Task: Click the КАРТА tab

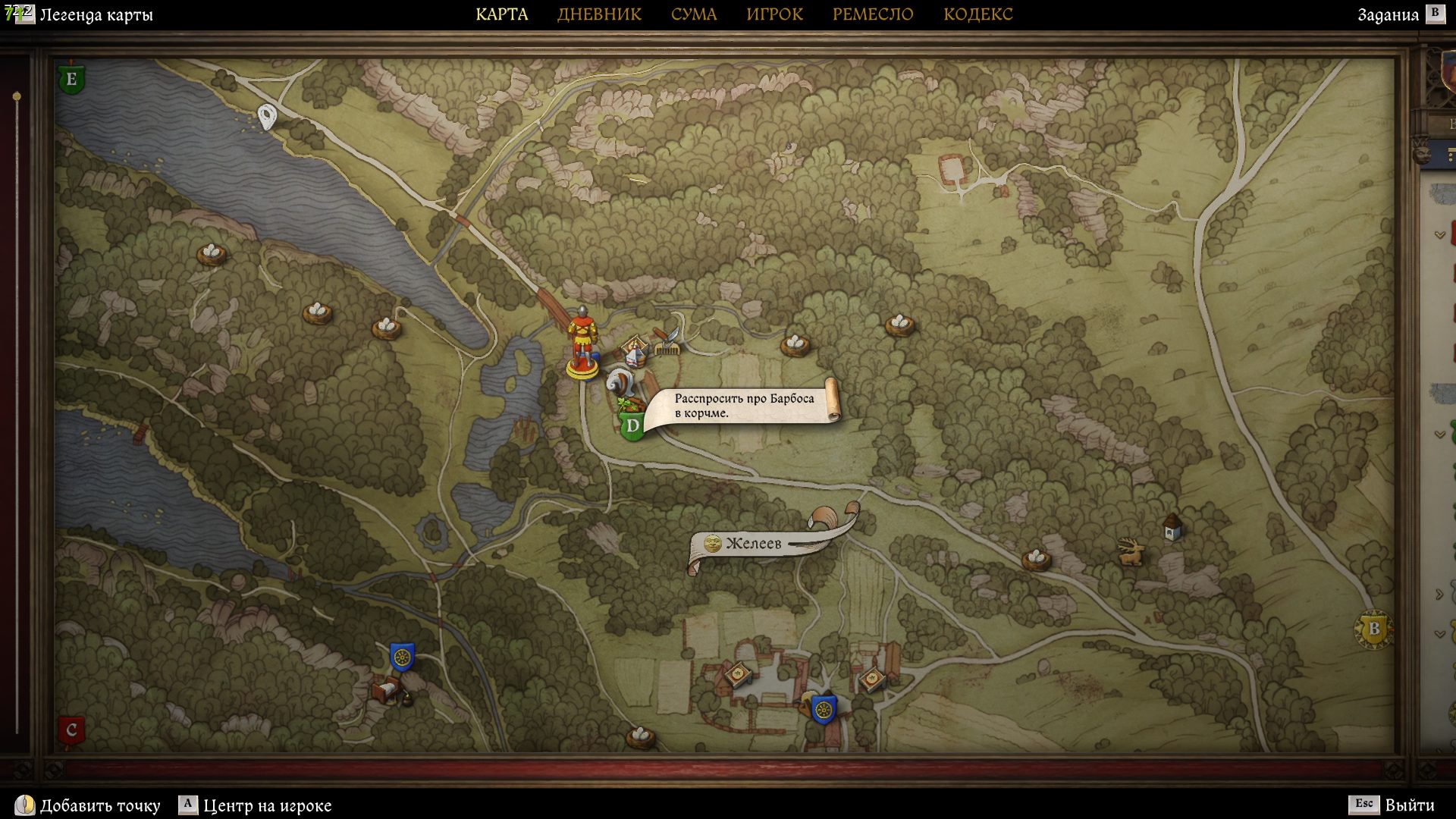Action: 501,14
